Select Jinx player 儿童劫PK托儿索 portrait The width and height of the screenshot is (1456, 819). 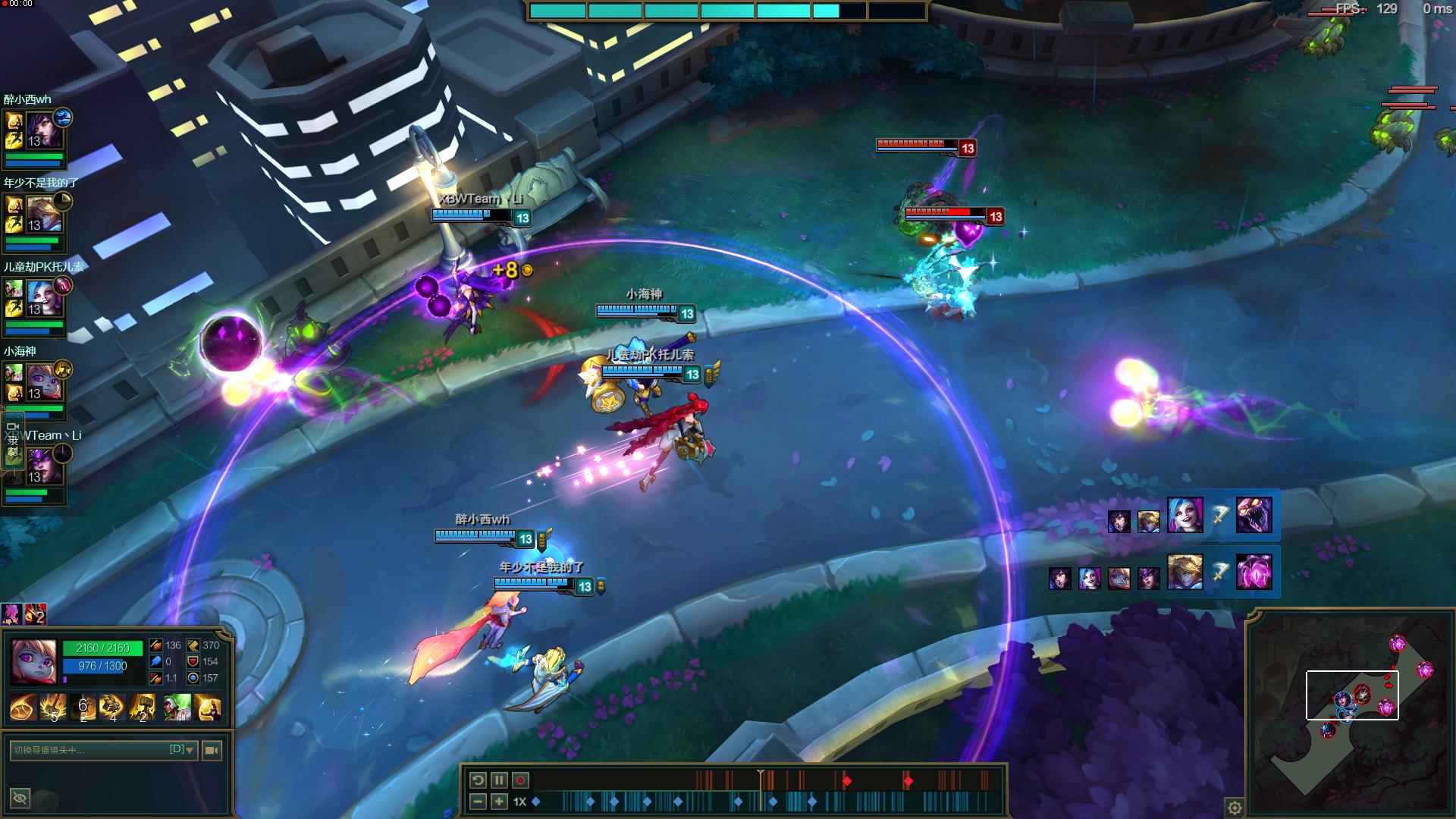click(x=45, y=298)
